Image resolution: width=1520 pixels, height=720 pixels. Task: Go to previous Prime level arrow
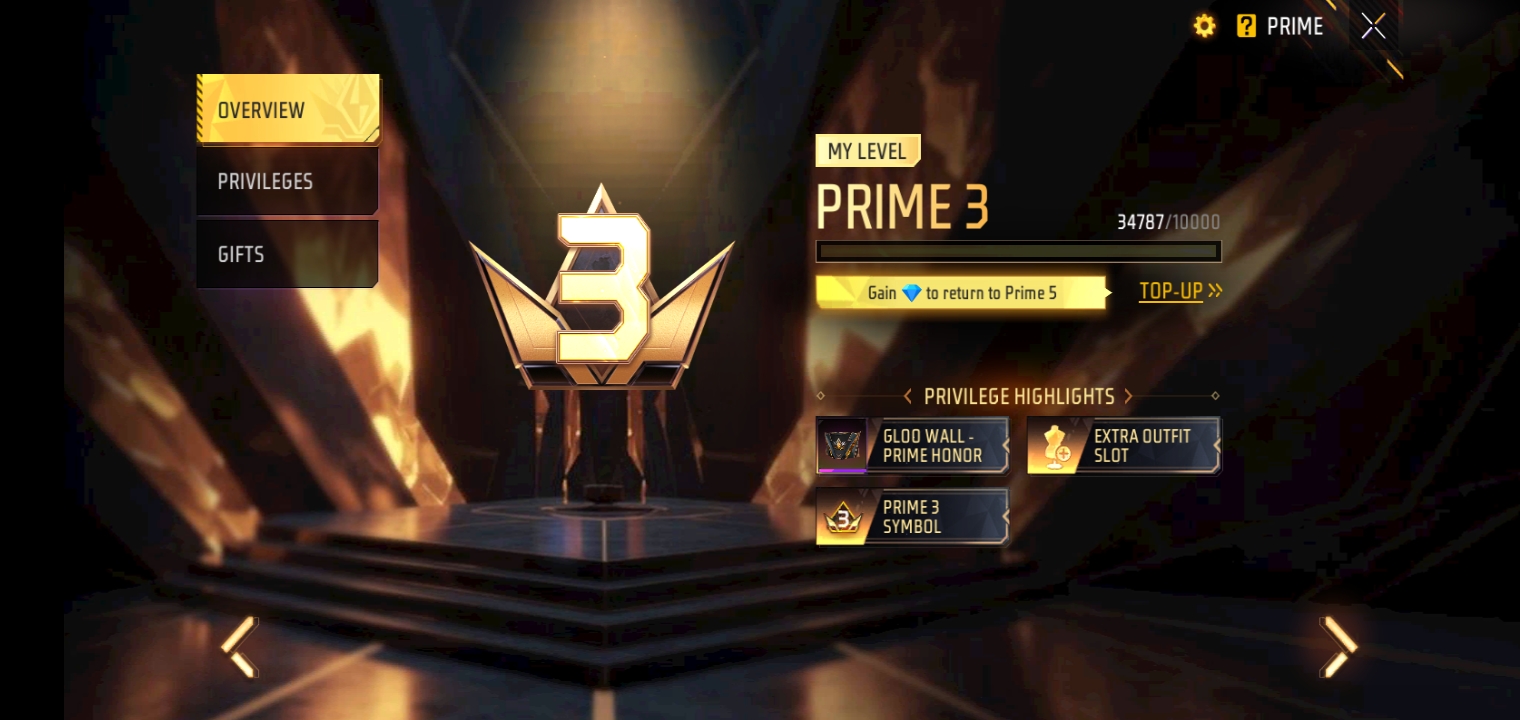[240, 647]
